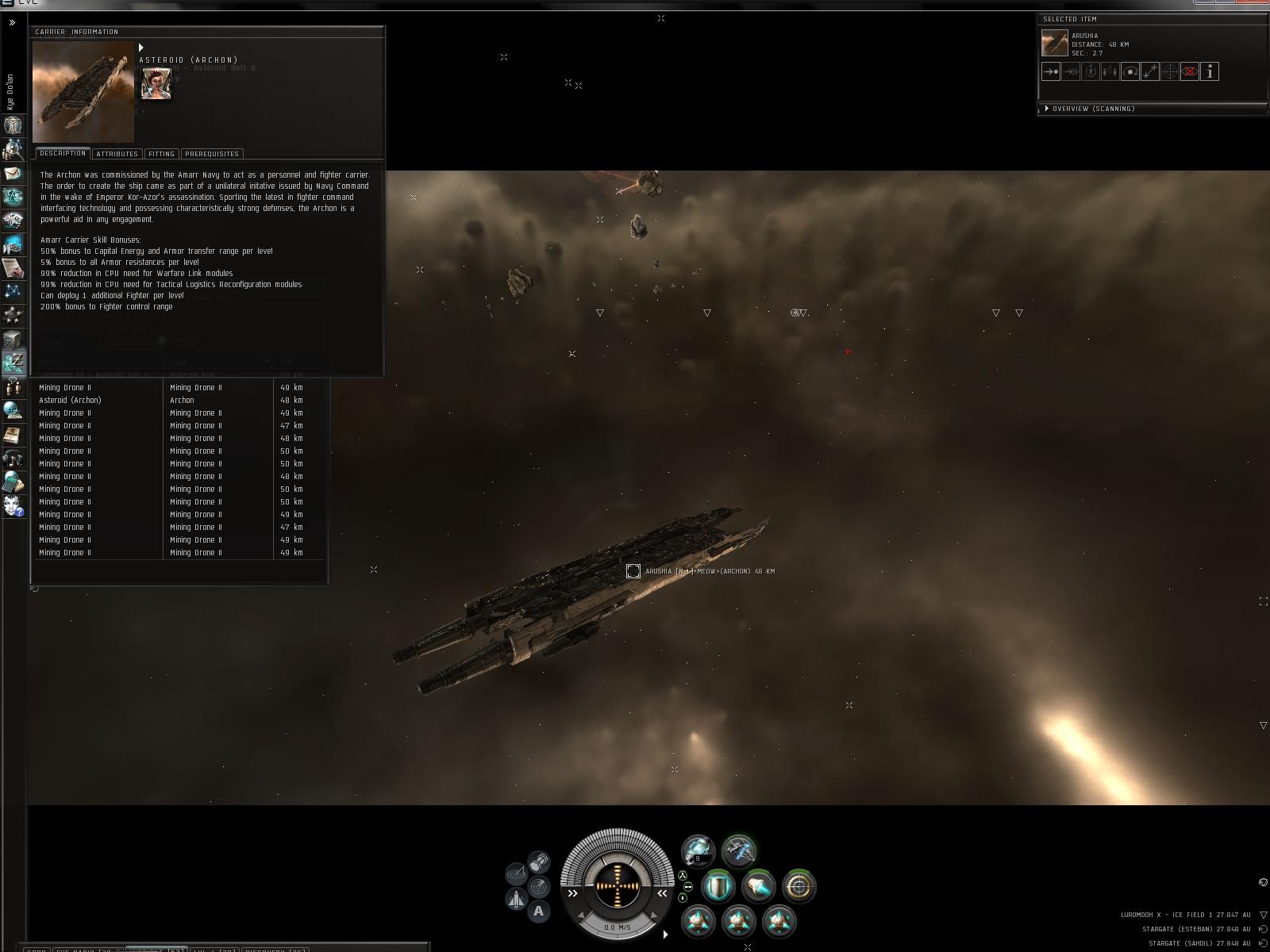Open the Fitting tab

[x=161, y=154]
